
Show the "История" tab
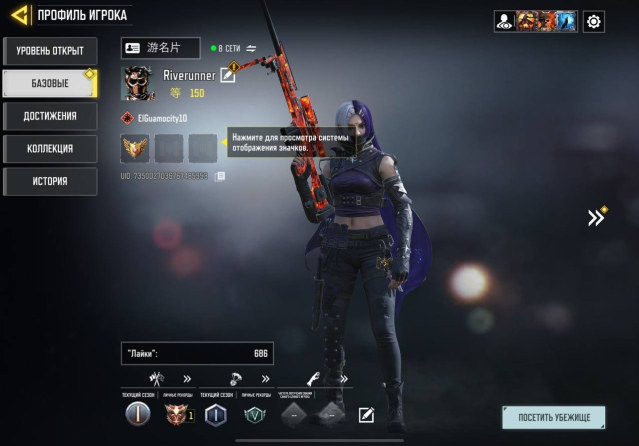(49, 182)
